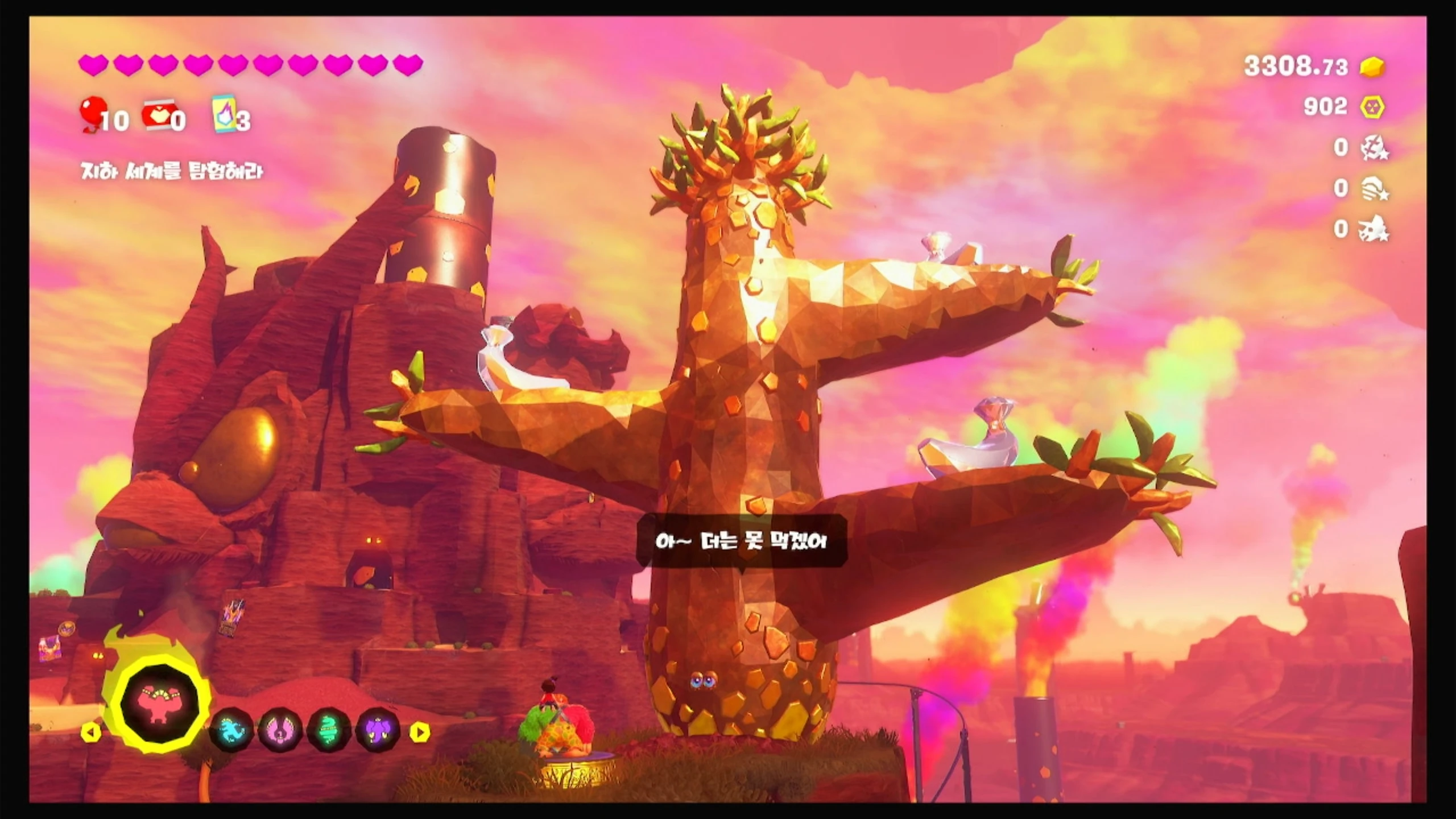This screenshot has width=1456, height=819.
Task: Open the objective text under the item counters
Action: pyautogui.click(x=172, y=171)
